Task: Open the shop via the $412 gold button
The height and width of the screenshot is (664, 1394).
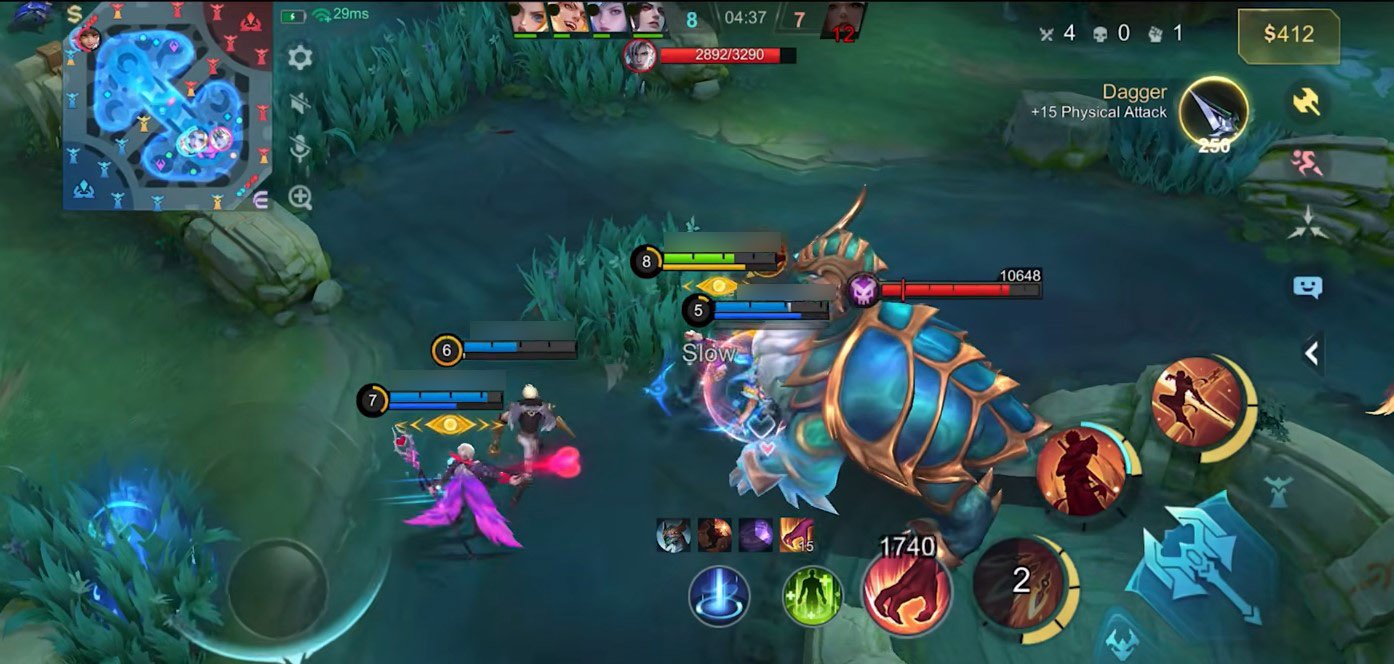Action: coord(1288,35)
